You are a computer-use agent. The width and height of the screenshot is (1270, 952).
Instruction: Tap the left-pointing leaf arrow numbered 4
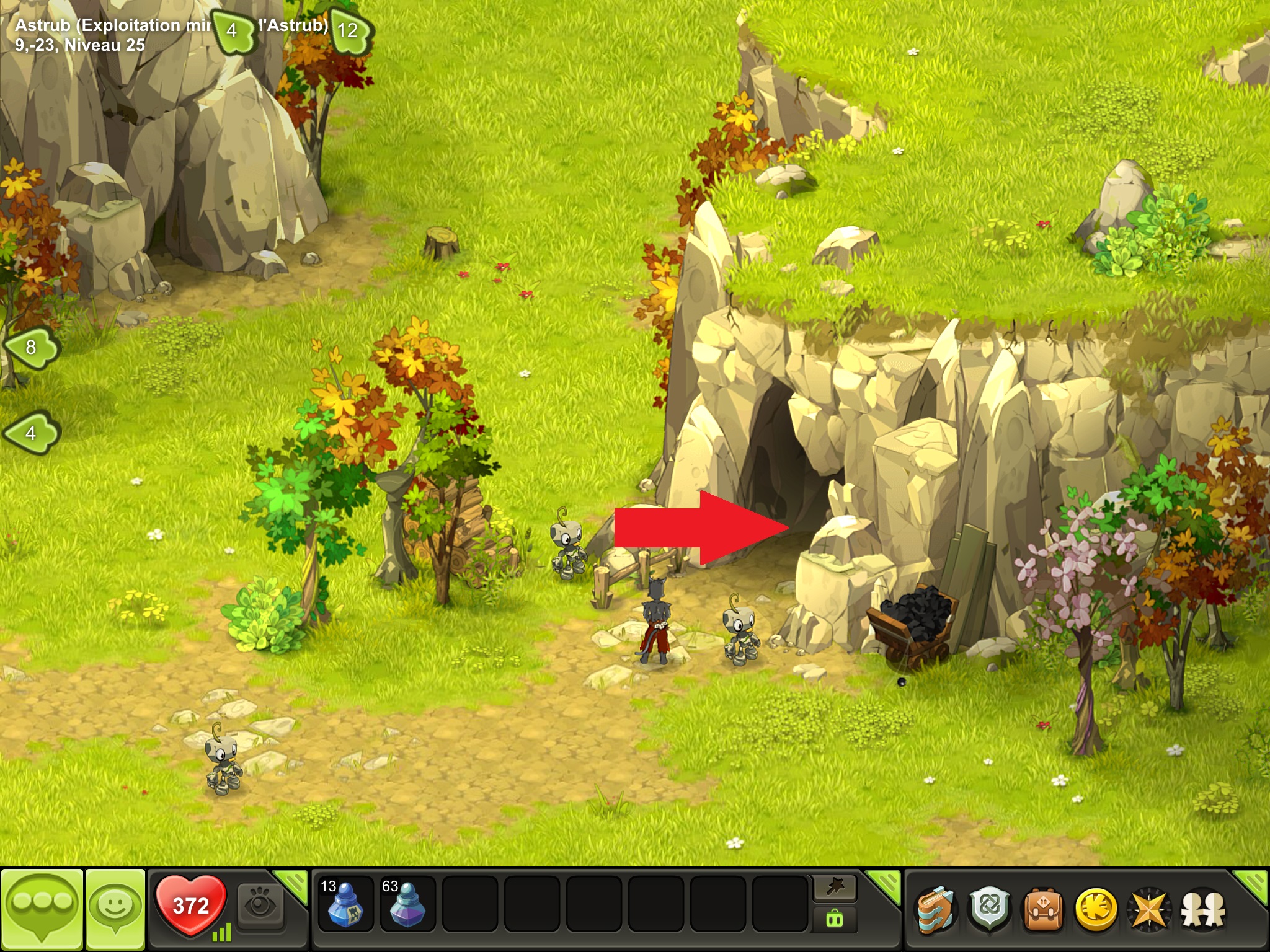pos(31,433)
